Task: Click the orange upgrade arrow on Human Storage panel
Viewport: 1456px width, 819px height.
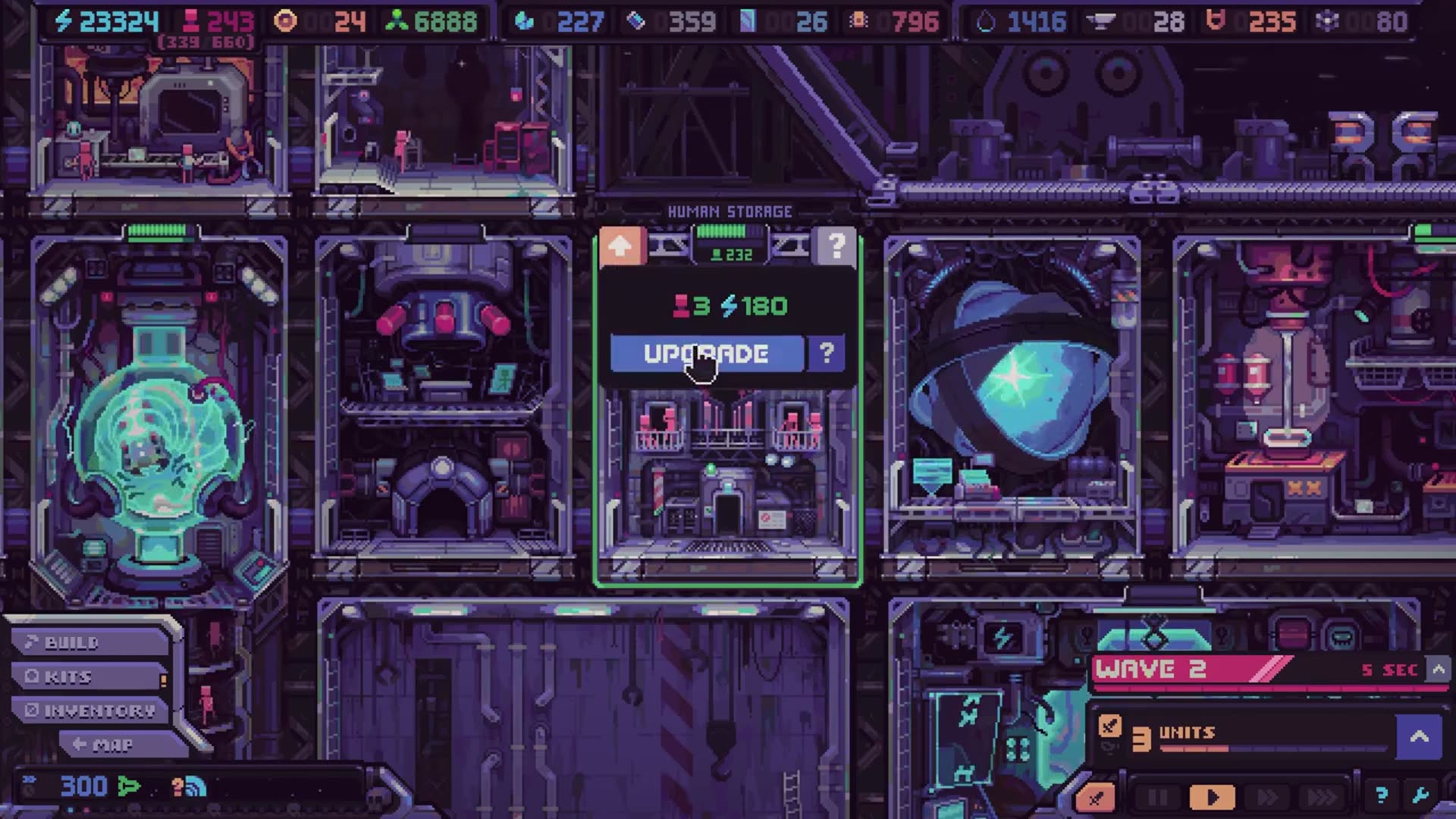Action: [x=622, y=246]
